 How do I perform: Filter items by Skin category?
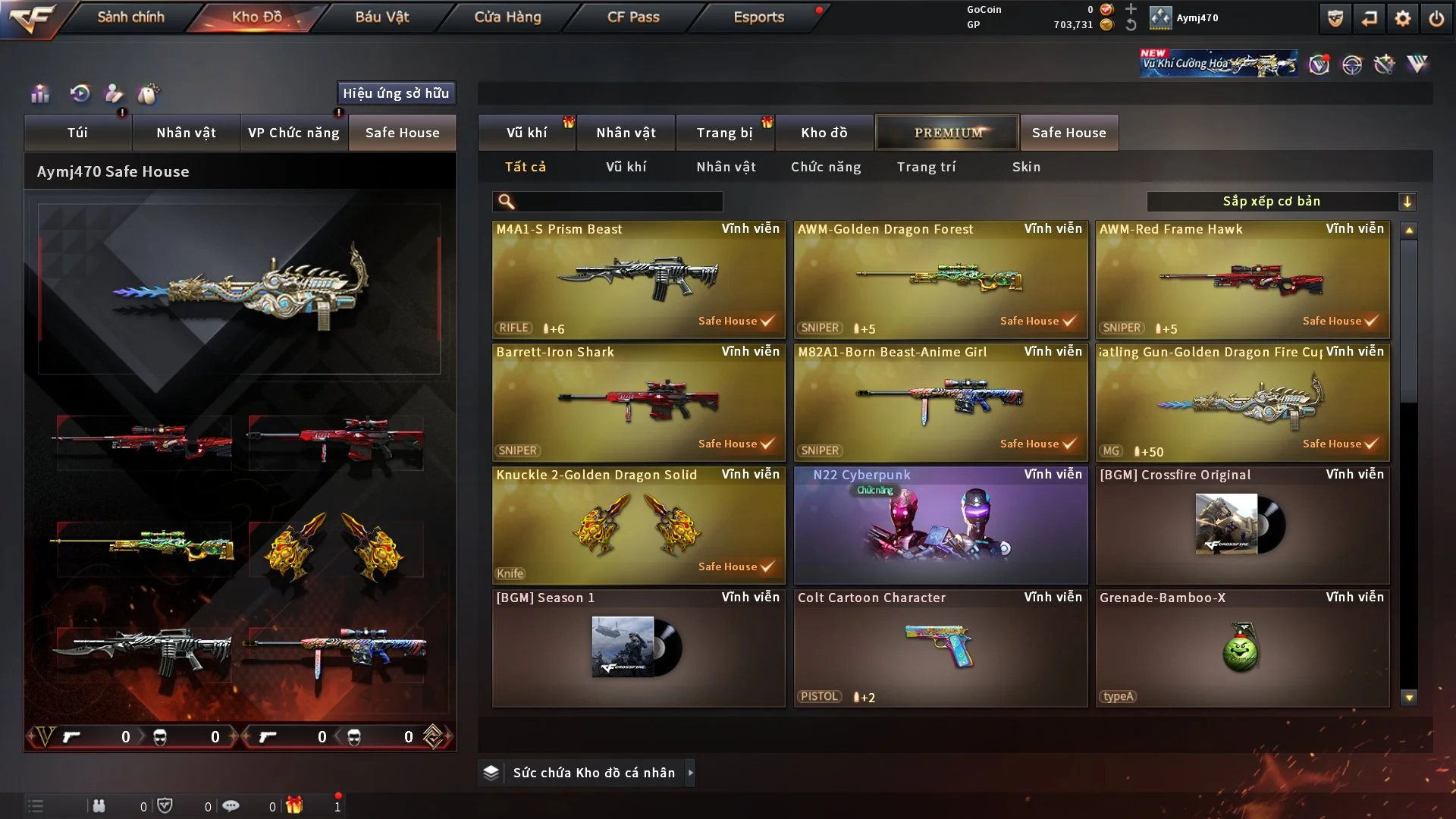(1026, 167)
